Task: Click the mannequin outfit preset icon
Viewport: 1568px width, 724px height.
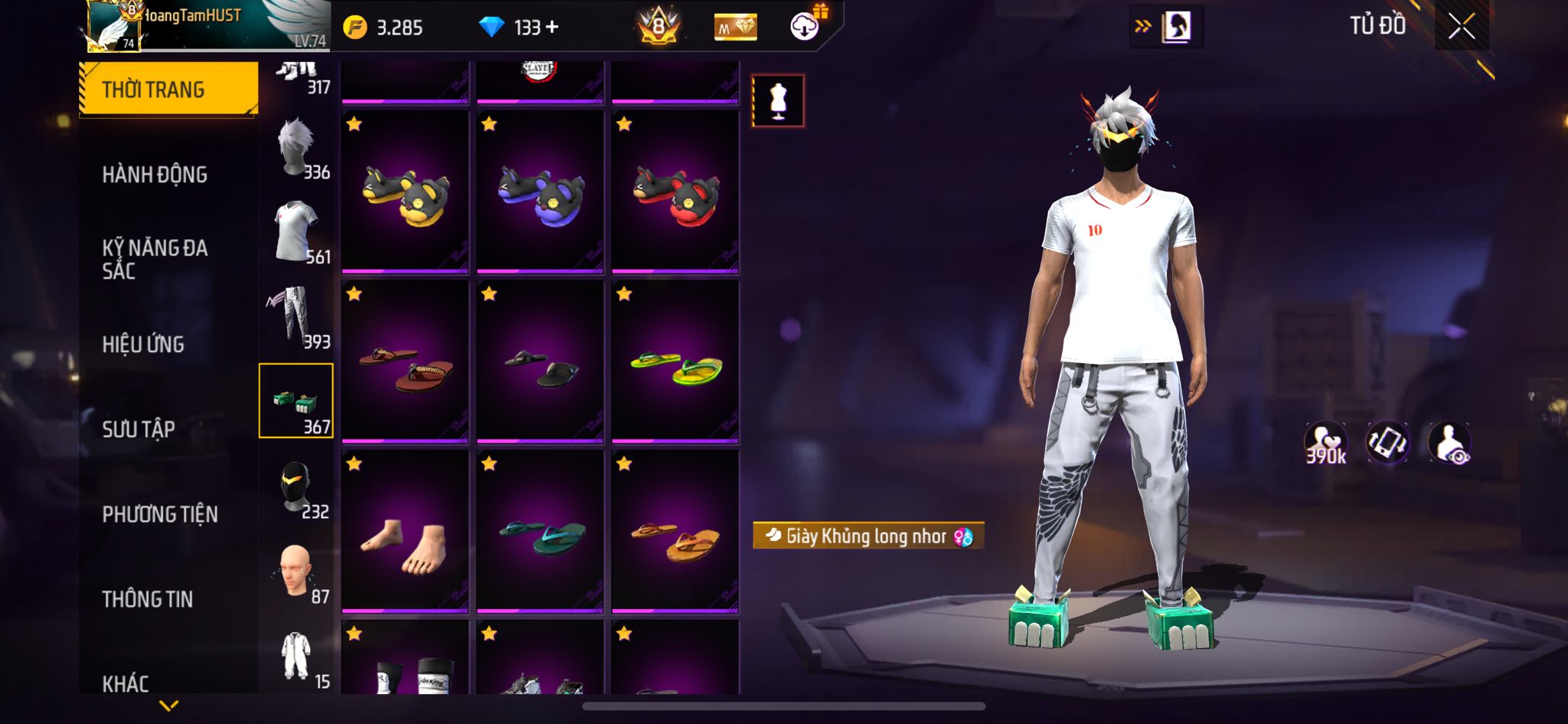Action: 778,101
